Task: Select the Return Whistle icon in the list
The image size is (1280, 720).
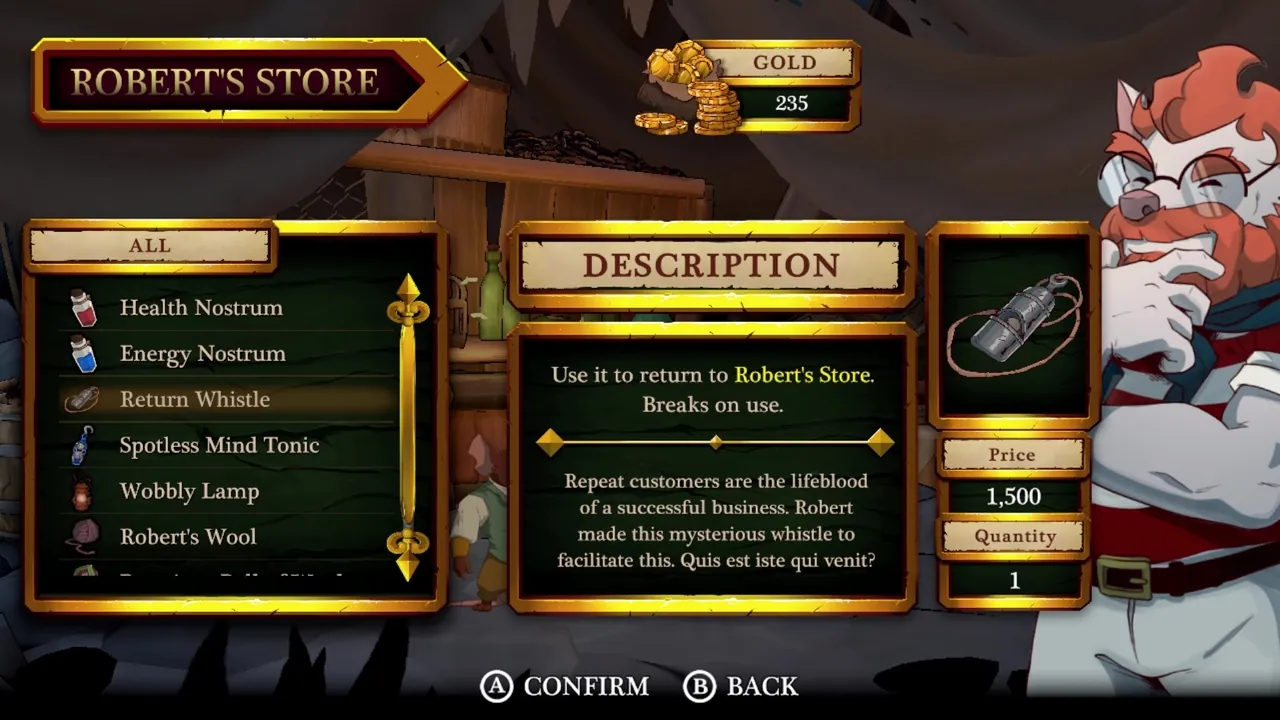Action: [83, 399]
